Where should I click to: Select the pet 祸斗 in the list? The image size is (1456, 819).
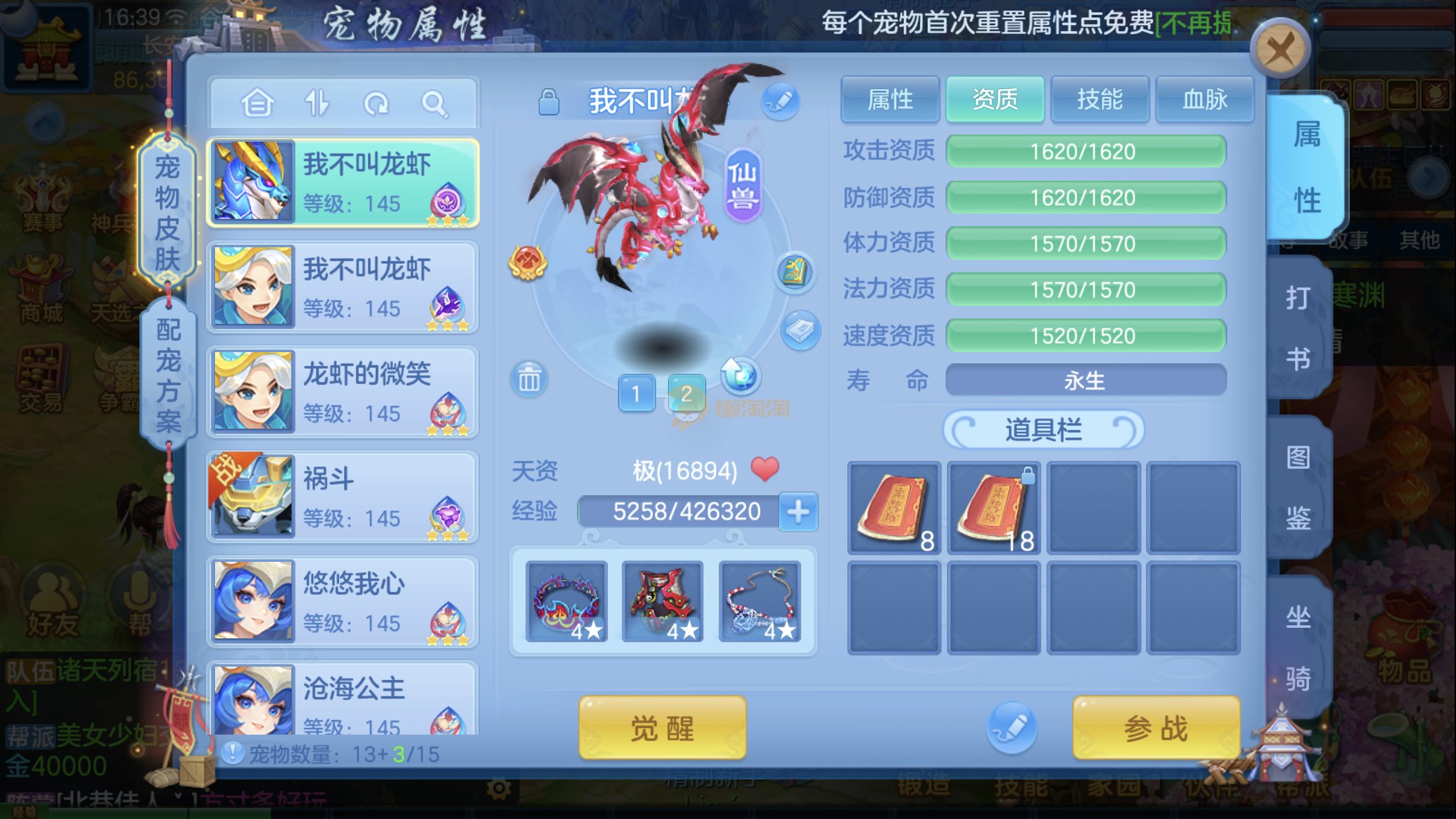pos(342,497)
